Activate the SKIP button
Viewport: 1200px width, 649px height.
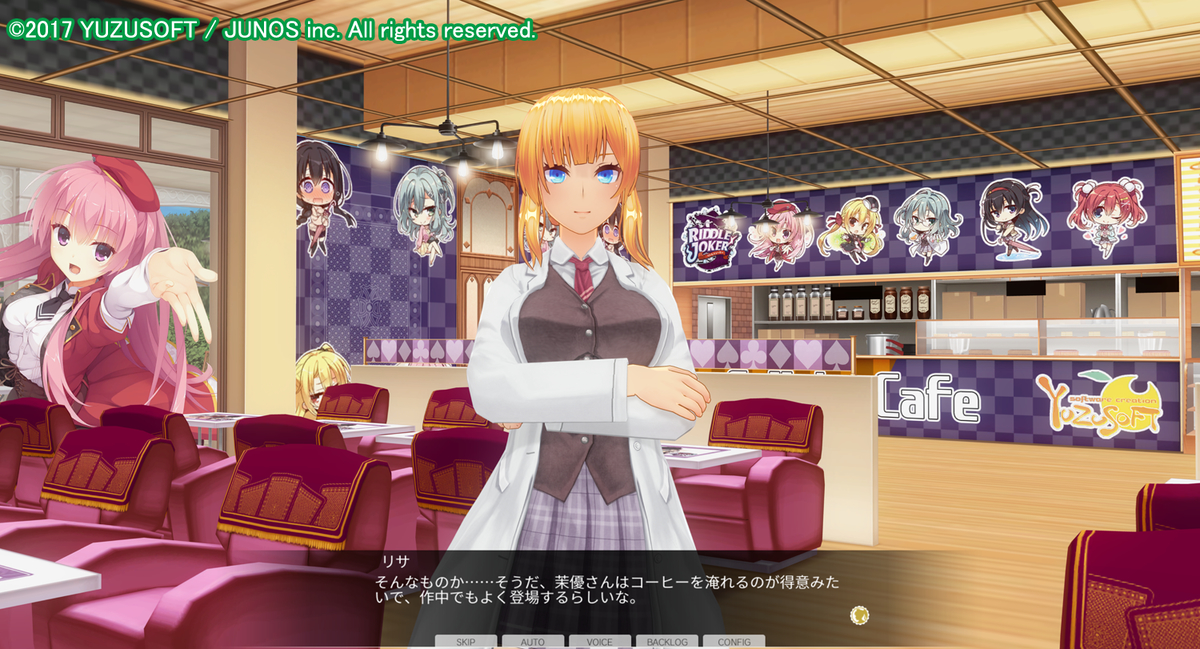click(466, 641)
